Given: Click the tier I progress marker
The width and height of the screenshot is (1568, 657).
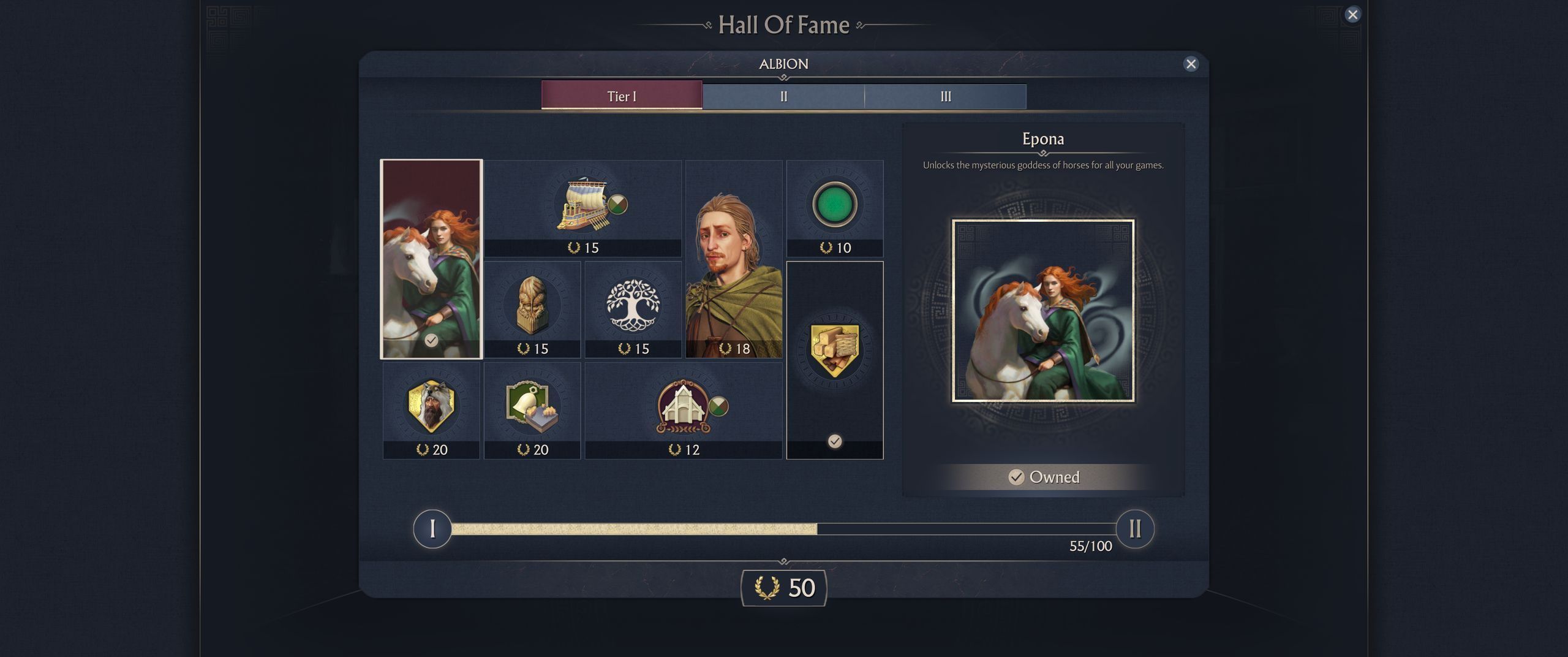Looking at the screenshot, I should pos(432,528).
